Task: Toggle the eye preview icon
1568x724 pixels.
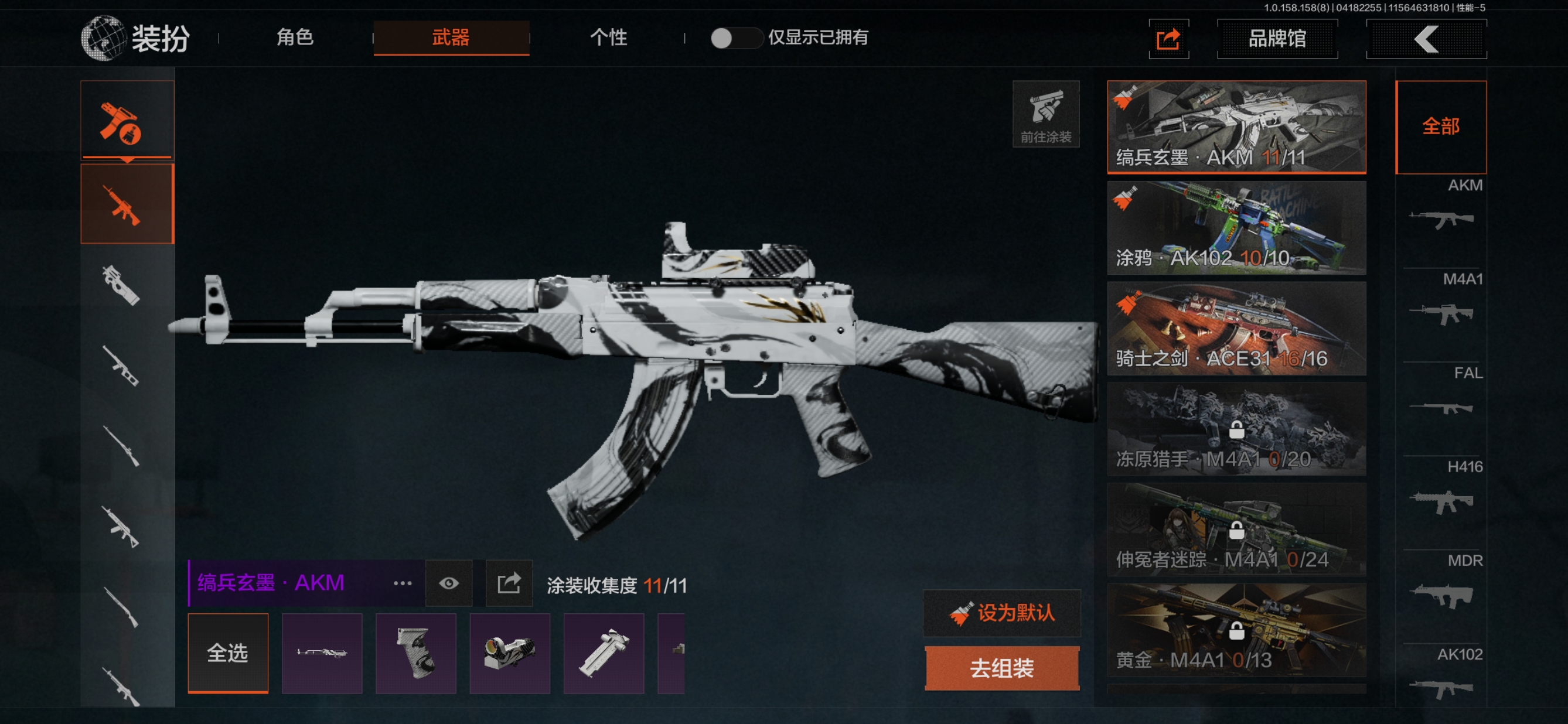Action: [449, 583]
